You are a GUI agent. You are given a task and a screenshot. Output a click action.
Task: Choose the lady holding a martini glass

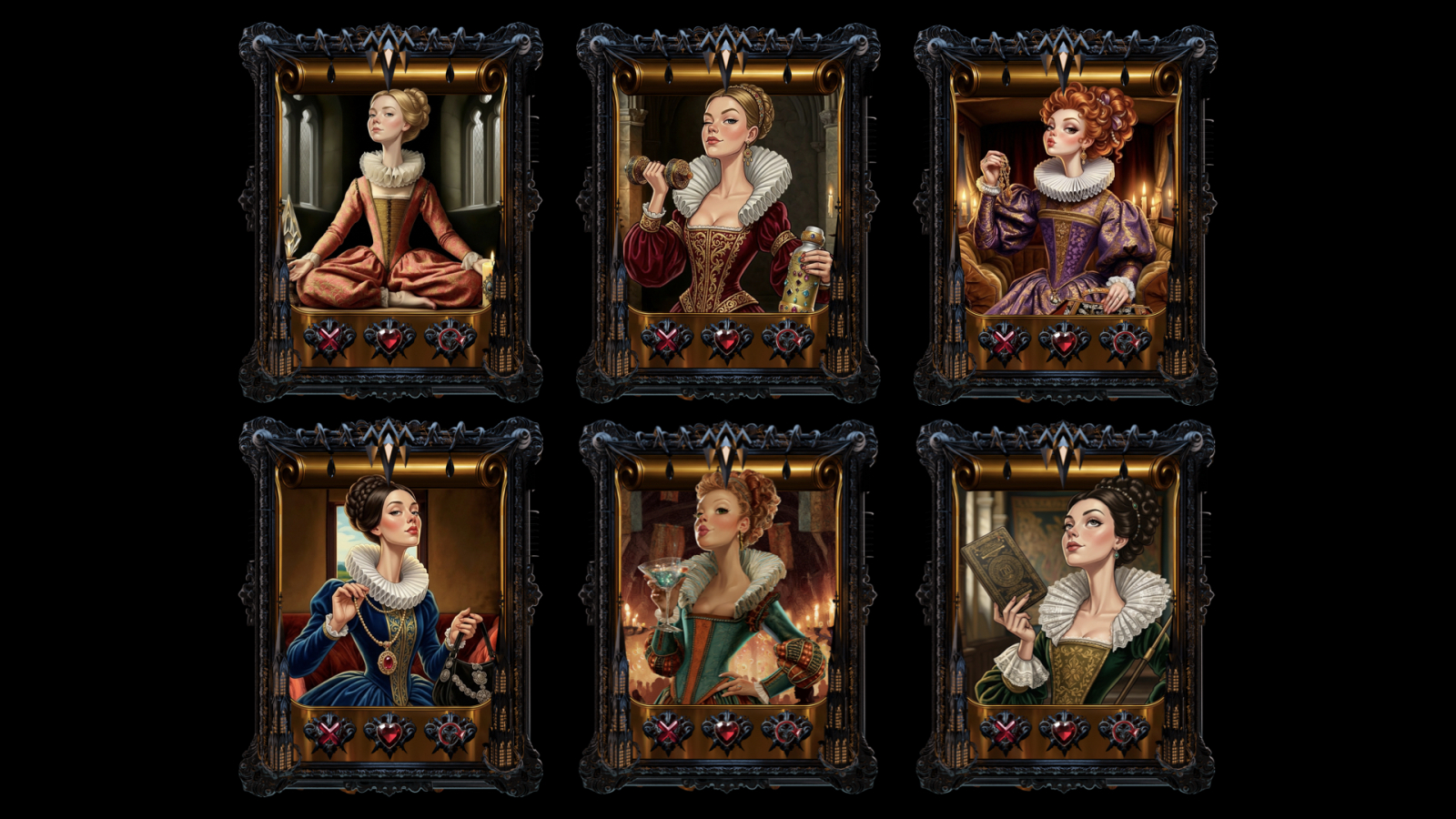pyautogui.click(x=728, y=591)
